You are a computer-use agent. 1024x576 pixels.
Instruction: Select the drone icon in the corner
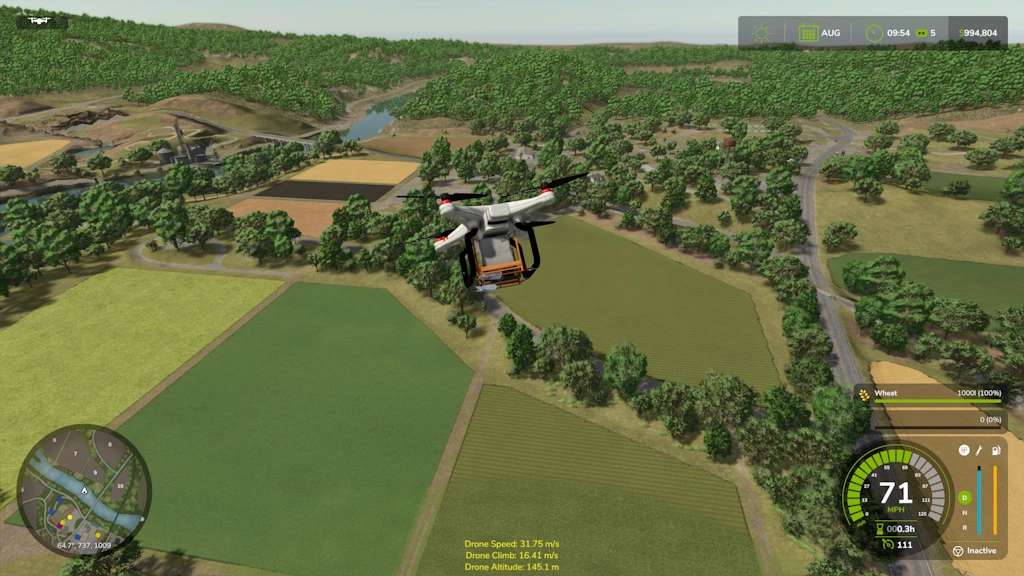(40, 20)
